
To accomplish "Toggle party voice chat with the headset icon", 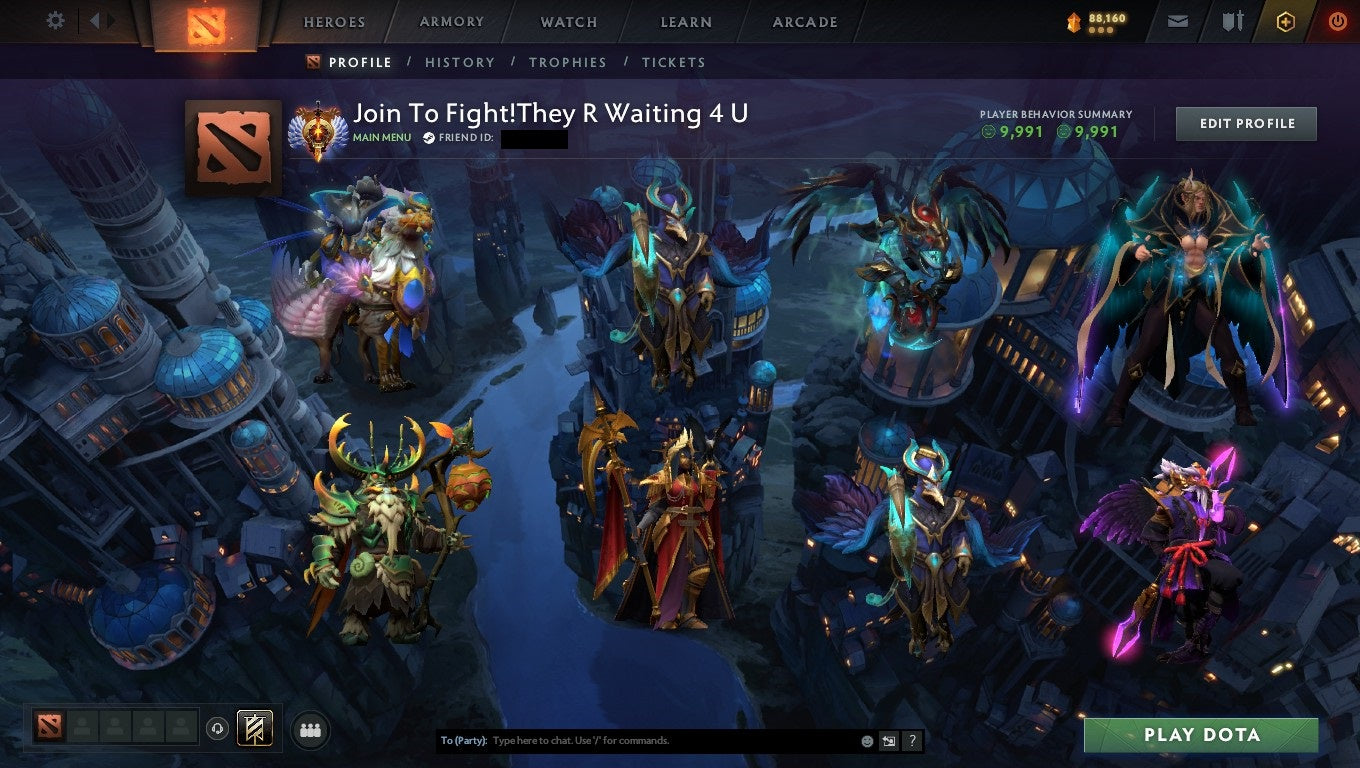I will coord(217,729).
